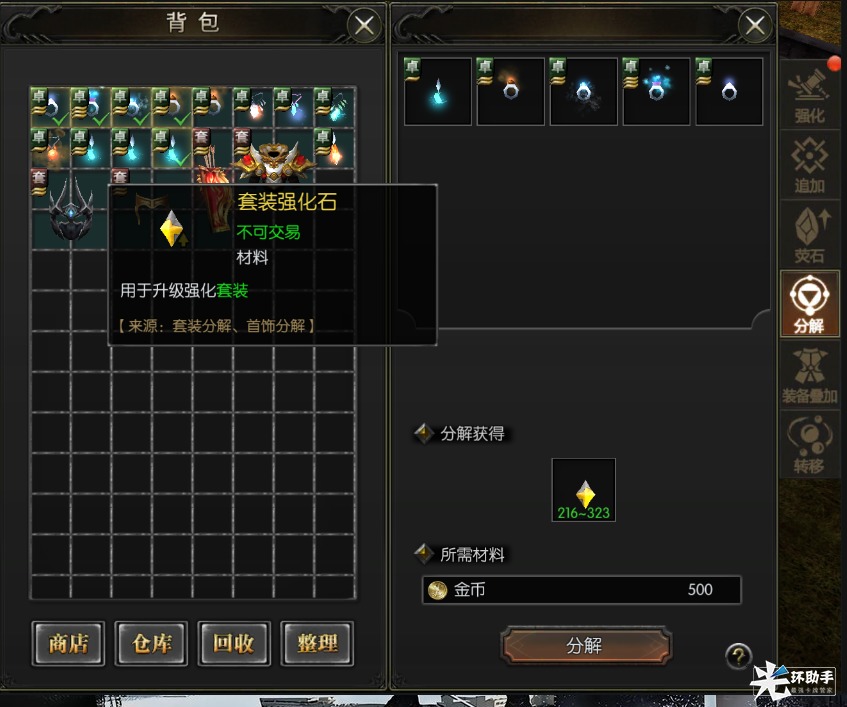Open the 装备叠加 equipment stacking tab
Screen dimensions: 847x707
(x=809, y=375)
